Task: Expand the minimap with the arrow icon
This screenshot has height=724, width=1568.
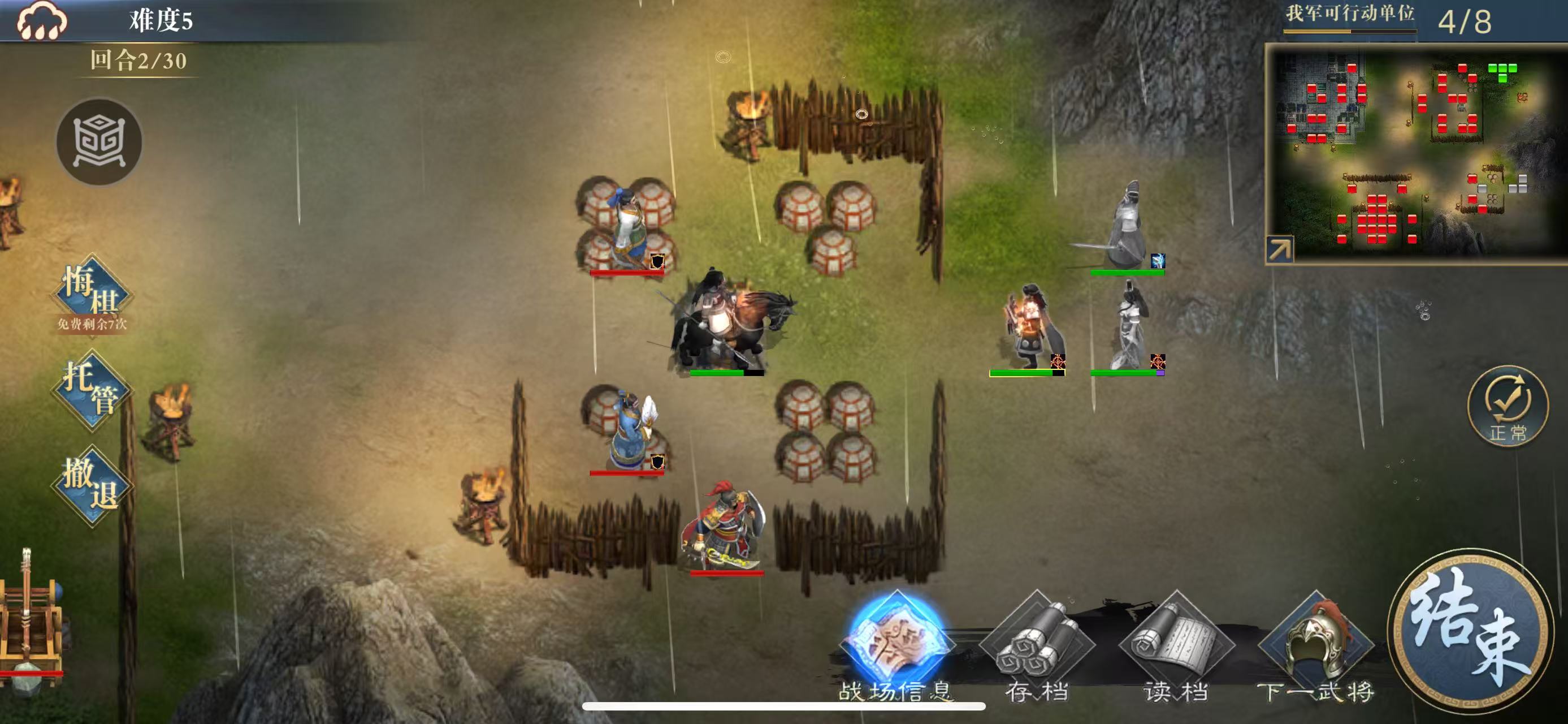Action: tap(1279, 249)
